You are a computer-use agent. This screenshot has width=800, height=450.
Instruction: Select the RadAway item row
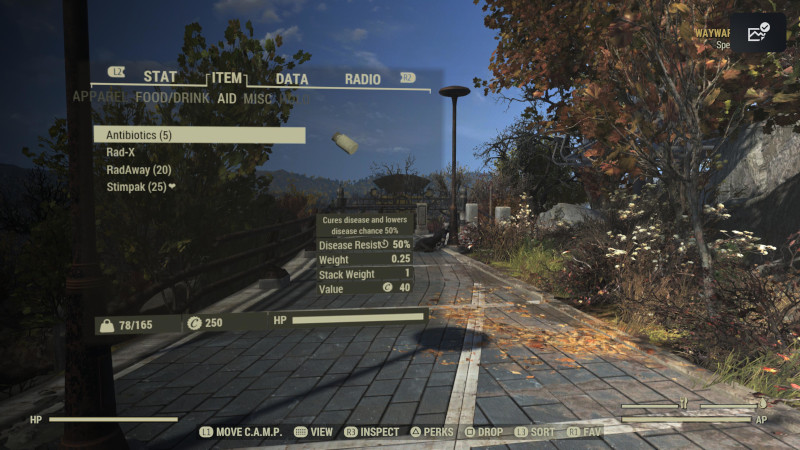pyautogui.click(x=139, y=170)
